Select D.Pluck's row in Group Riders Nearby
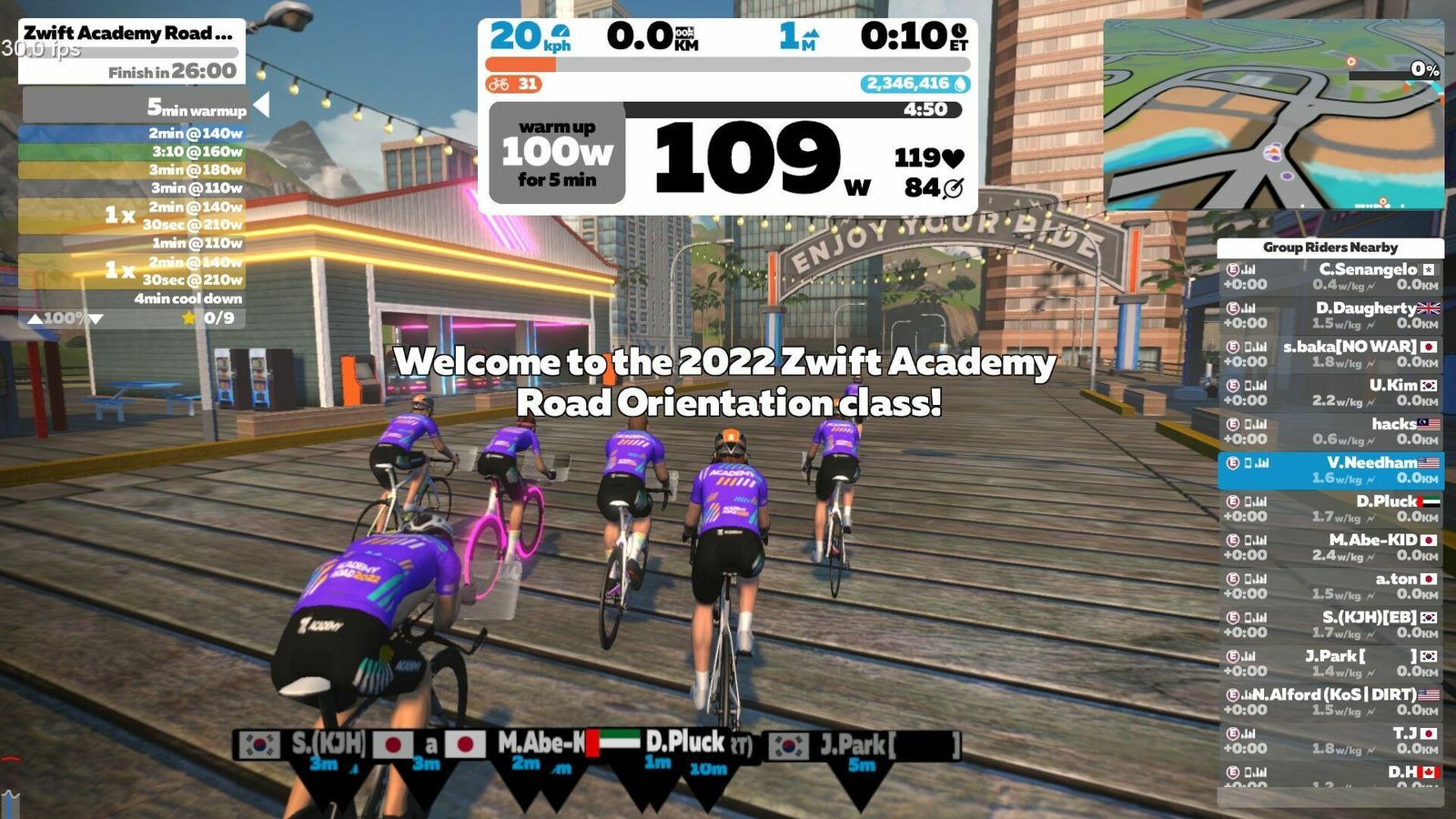 point(1330,509)
